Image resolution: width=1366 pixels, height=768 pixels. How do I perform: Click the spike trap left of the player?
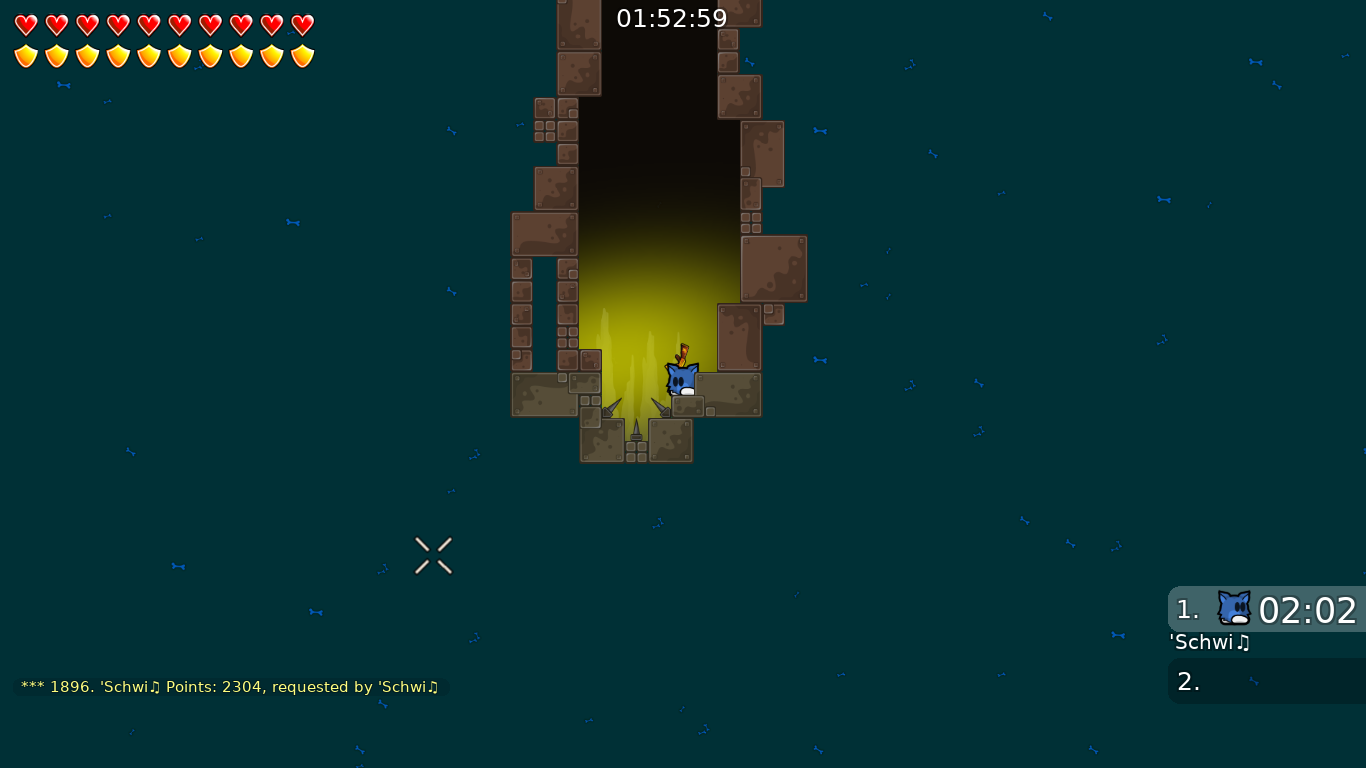click(x=610, y=406)
